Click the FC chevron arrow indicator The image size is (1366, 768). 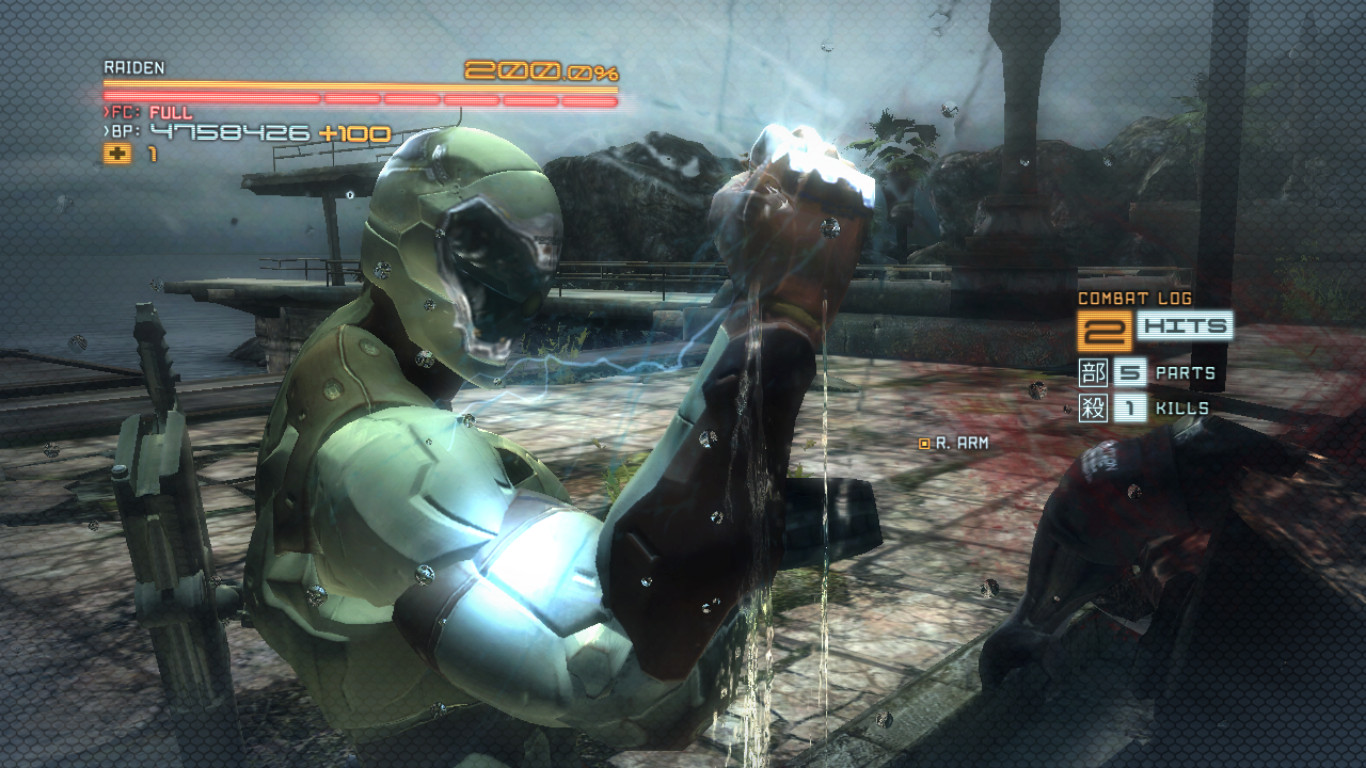[x=107, y=110]
